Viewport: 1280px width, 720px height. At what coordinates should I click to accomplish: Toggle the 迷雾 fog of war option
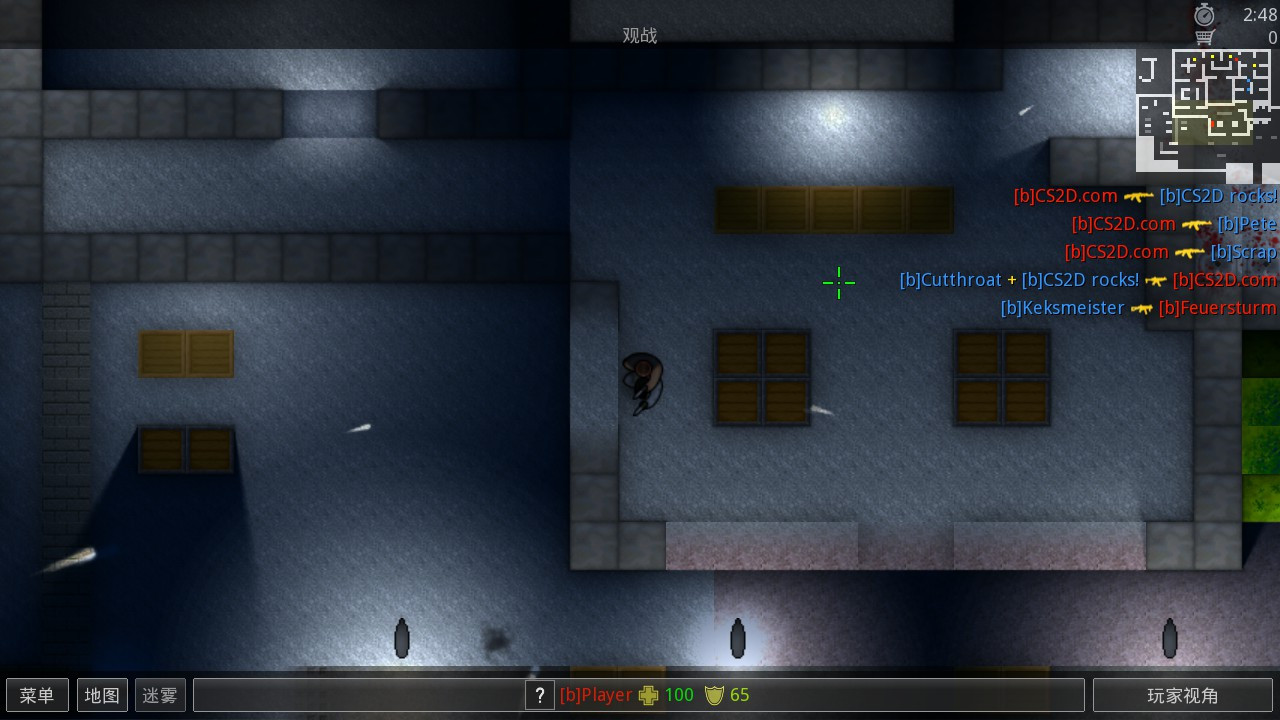click(159, 694)
